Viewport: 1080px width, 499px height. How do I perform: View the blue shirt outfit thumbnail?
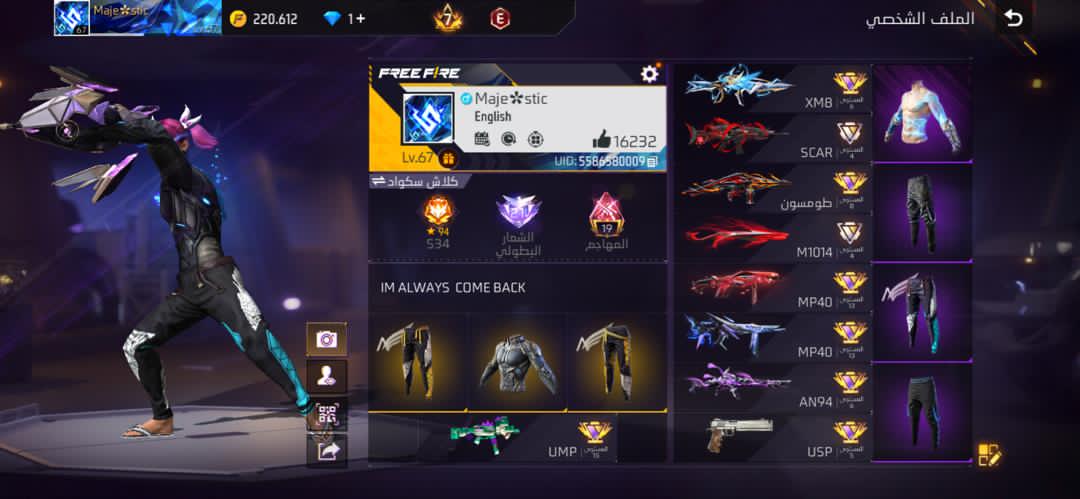click(x=921, y=113)
